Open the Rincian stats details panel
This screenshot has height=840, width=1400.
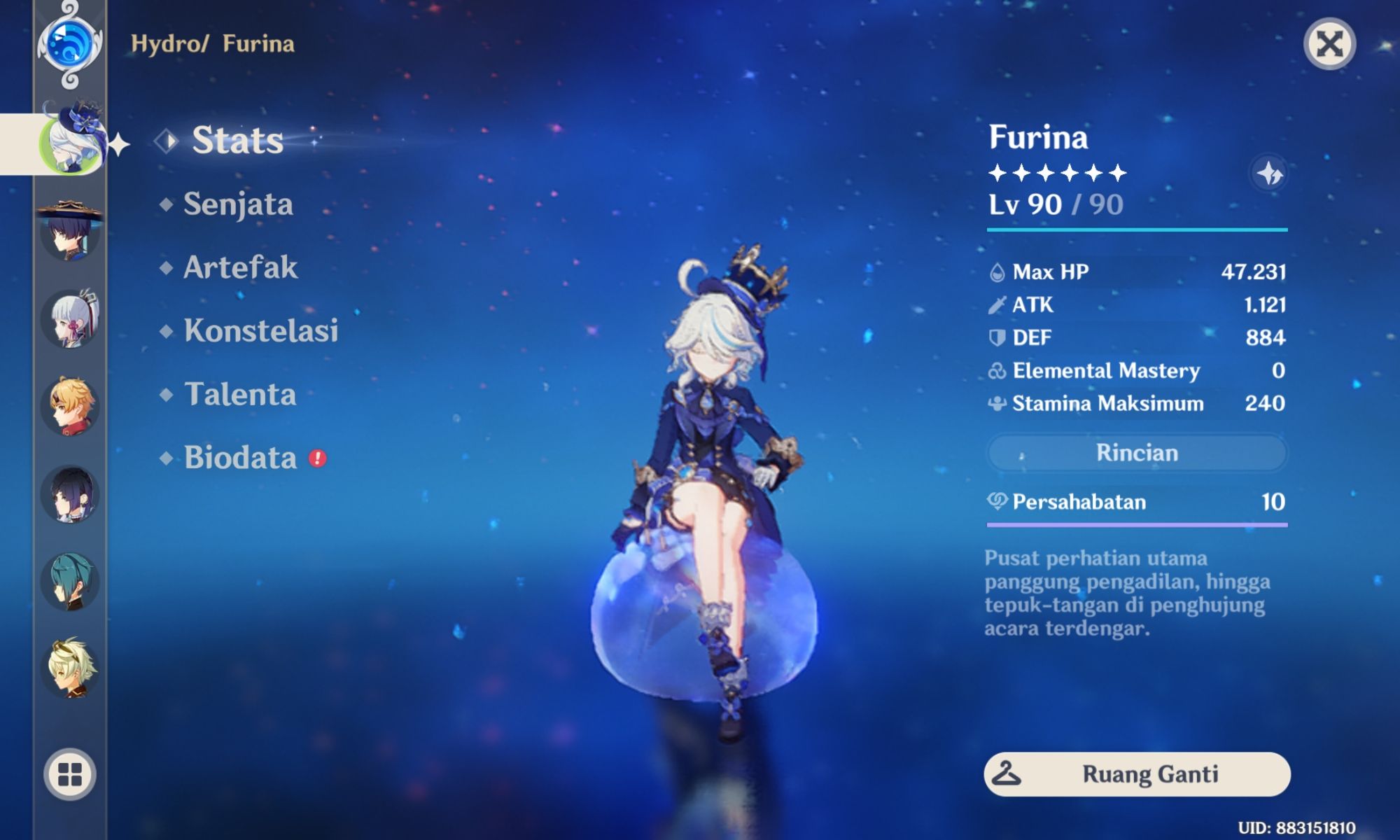1137,453
